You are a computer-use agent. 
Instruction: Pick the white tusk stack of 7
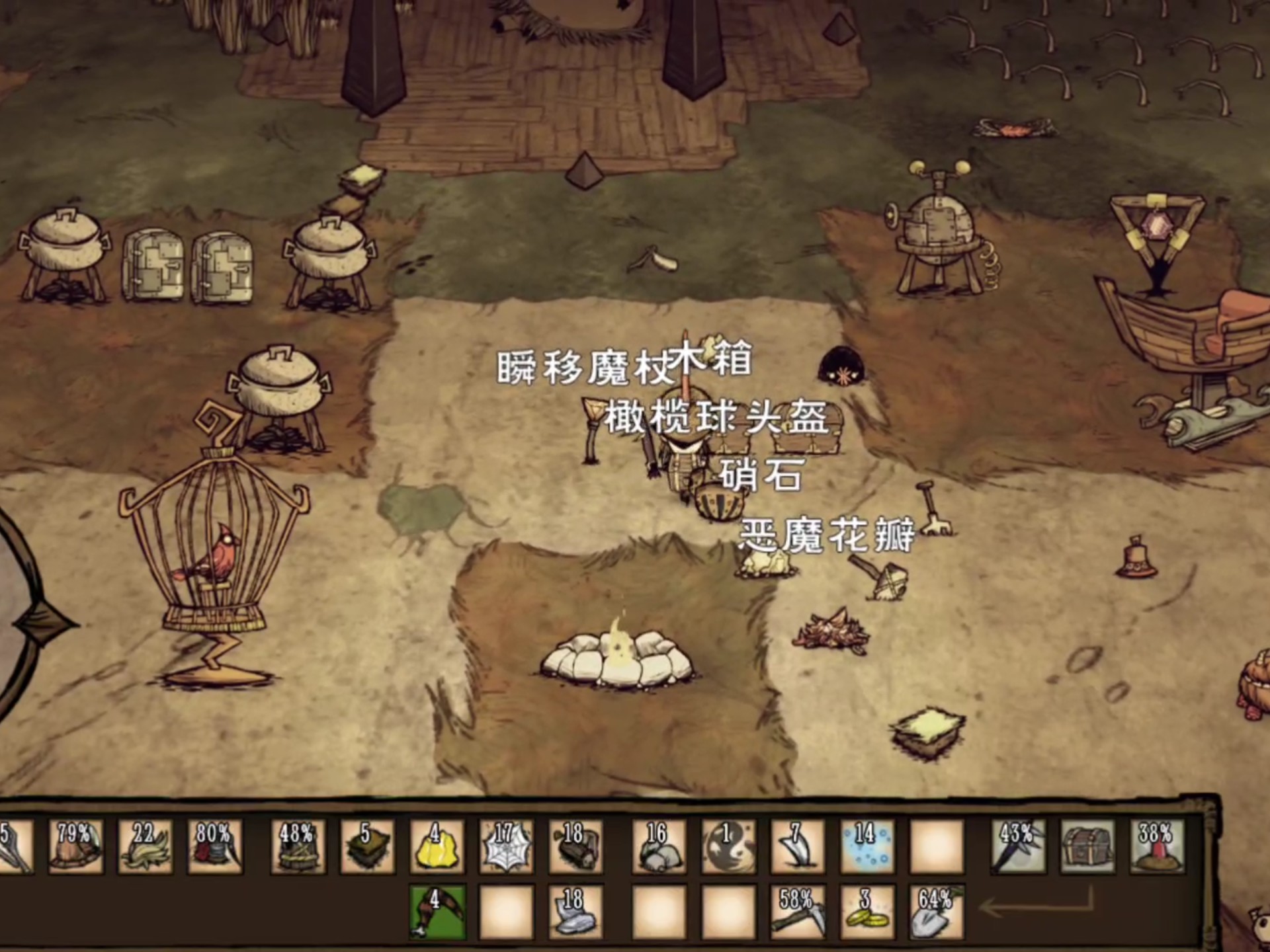click(798, 848)
